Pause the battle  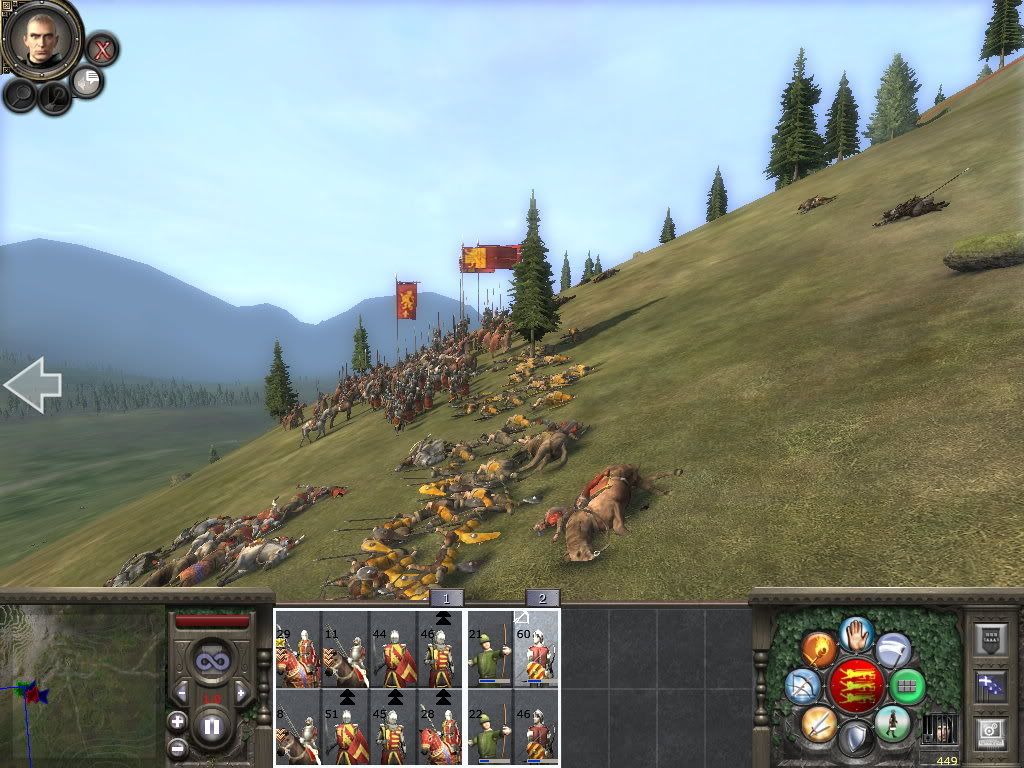211,726
